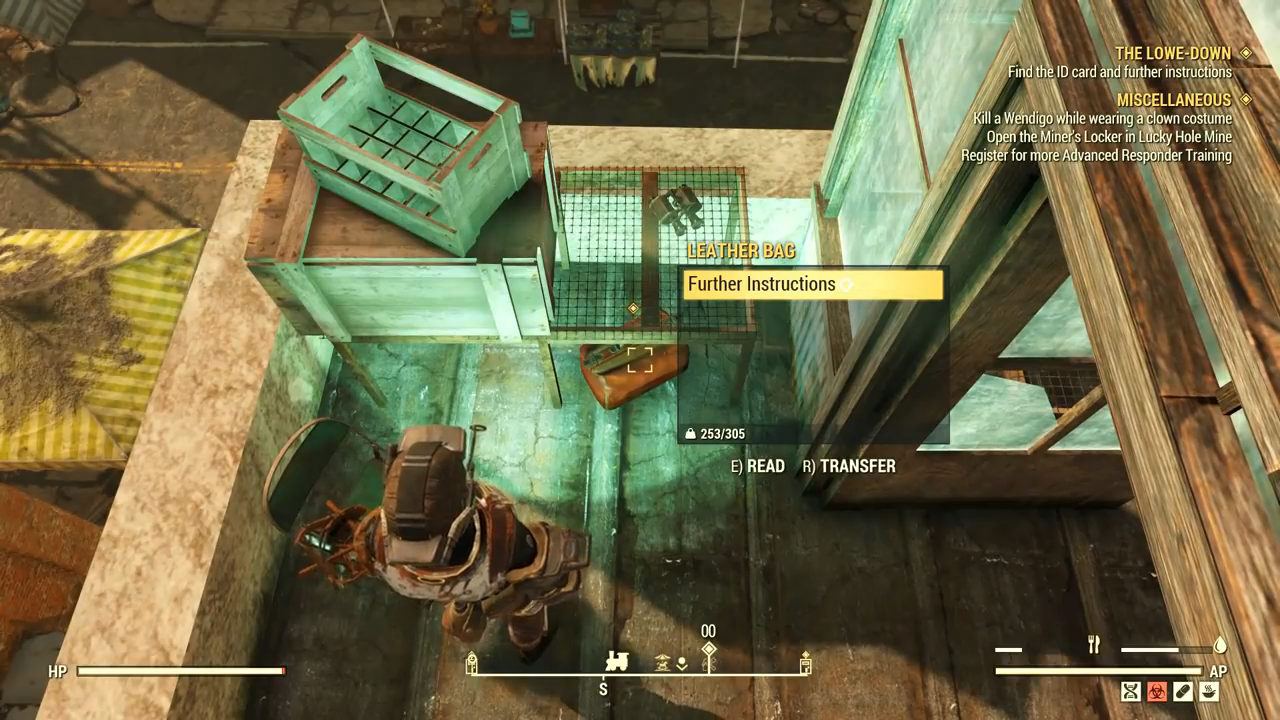Click the DNA mutation status icon
This screenshot has width=1280, height=720.
[x=1131, y=691]
